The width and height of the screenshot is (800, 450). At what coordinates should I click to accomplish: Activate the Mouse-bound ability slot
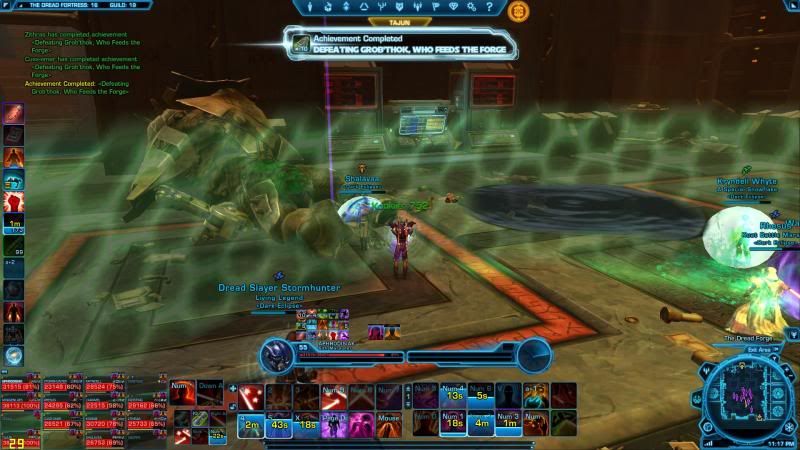coord(388,423)
